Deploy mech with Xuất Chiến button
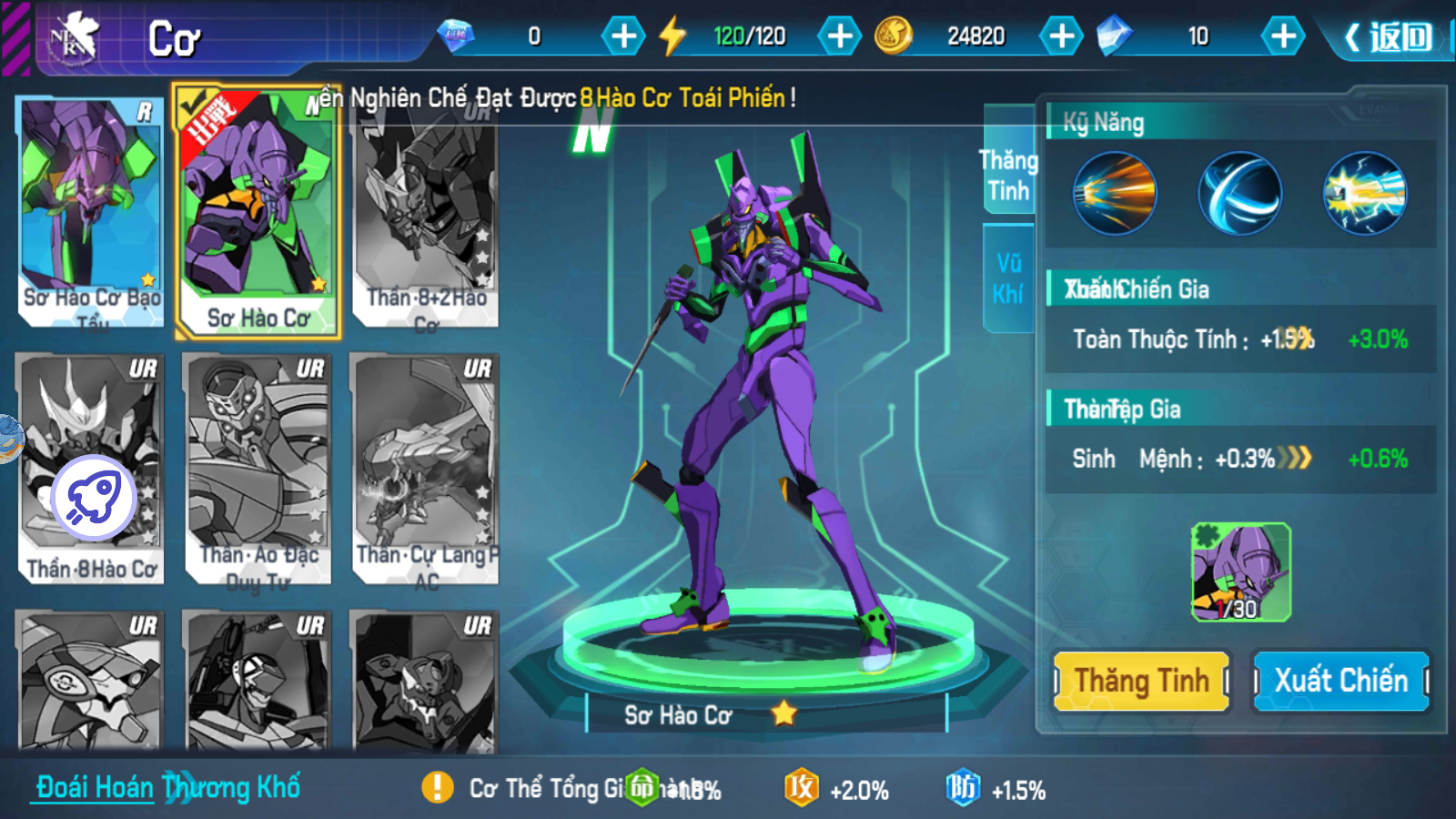 click(x=1340, y=681)
